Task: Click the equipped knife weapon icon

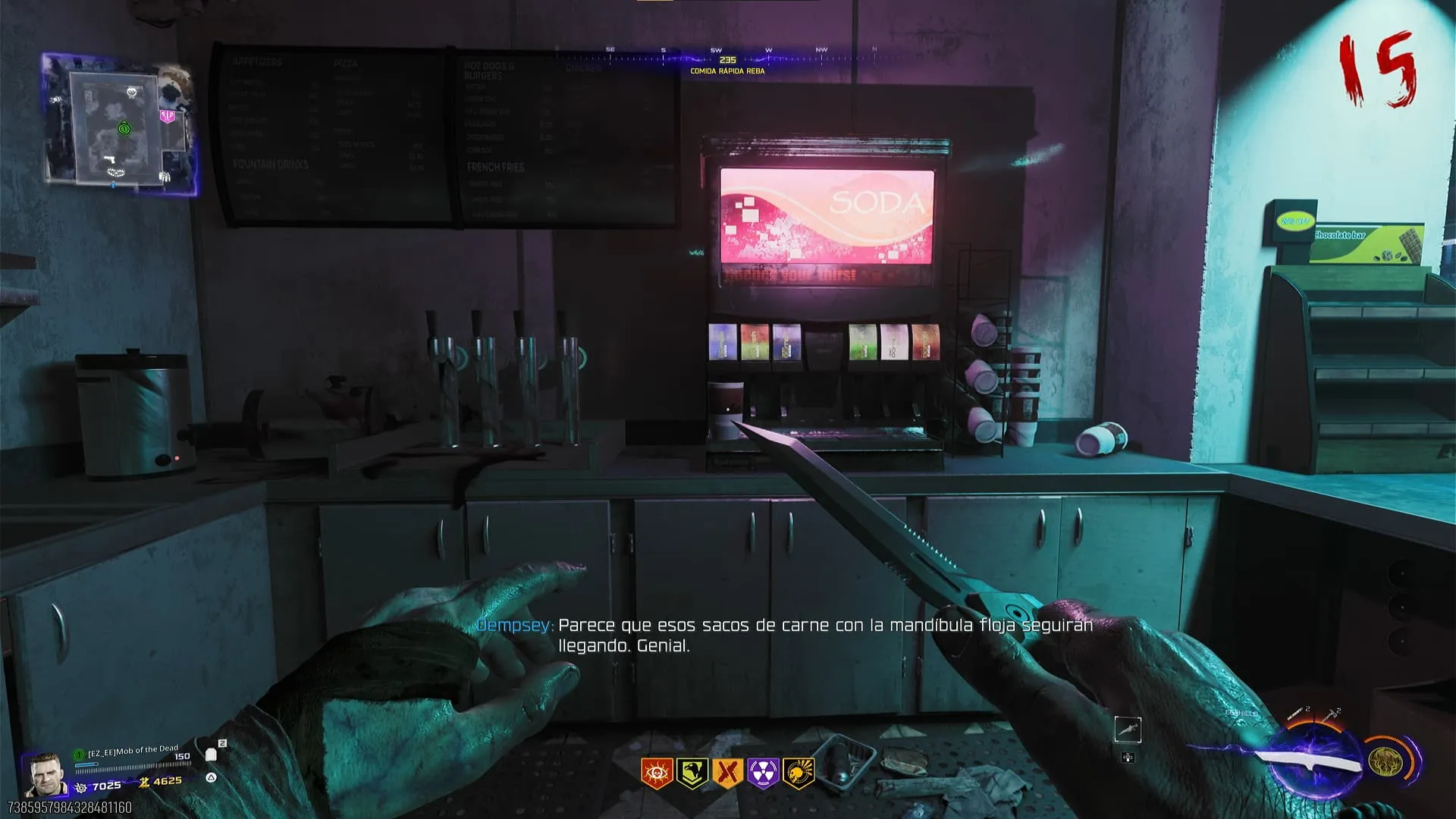Action: (1306, 761)
